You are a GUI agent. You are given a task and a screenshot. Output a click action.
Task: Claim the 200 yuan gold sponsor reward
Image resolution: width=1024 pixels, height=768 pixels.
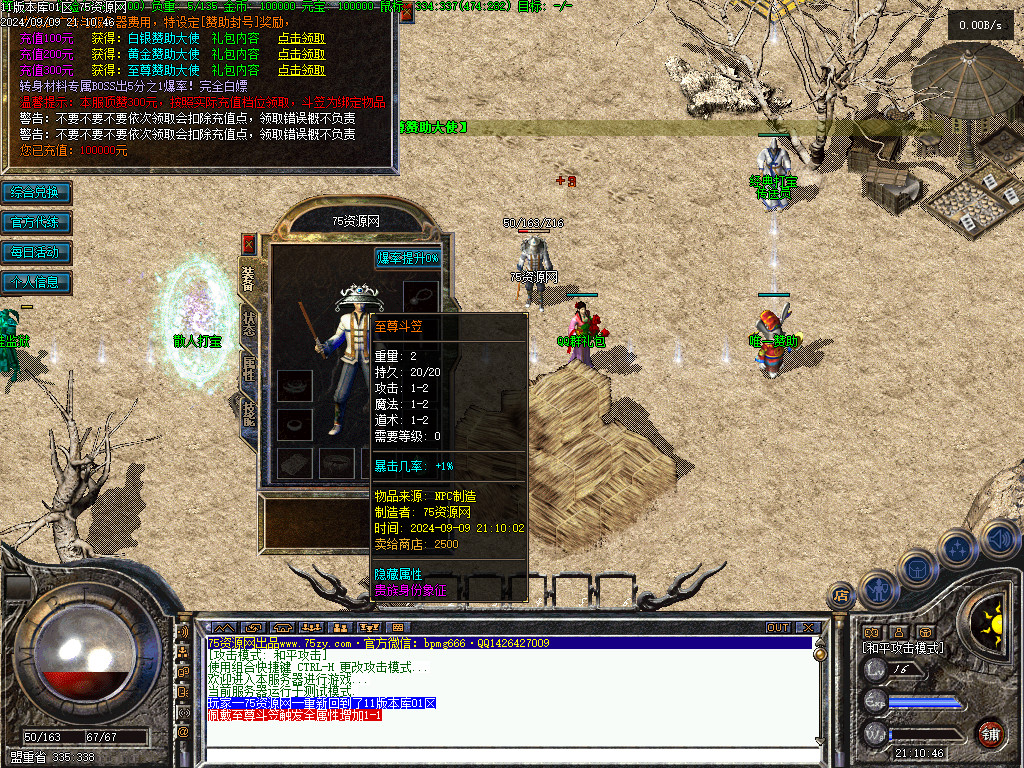pos(301,55)
